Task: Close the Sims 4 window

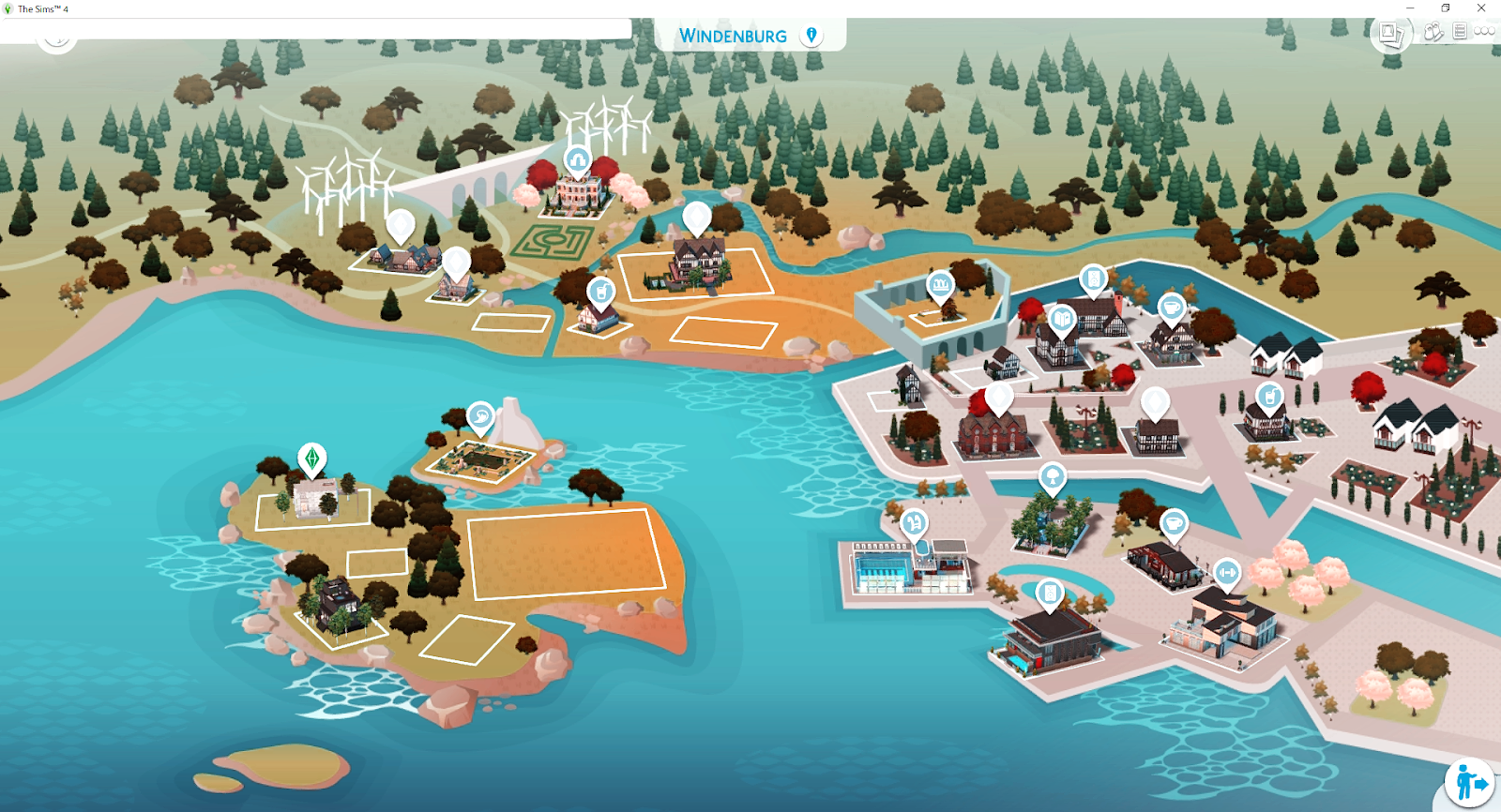Action: pos(1481,8)
